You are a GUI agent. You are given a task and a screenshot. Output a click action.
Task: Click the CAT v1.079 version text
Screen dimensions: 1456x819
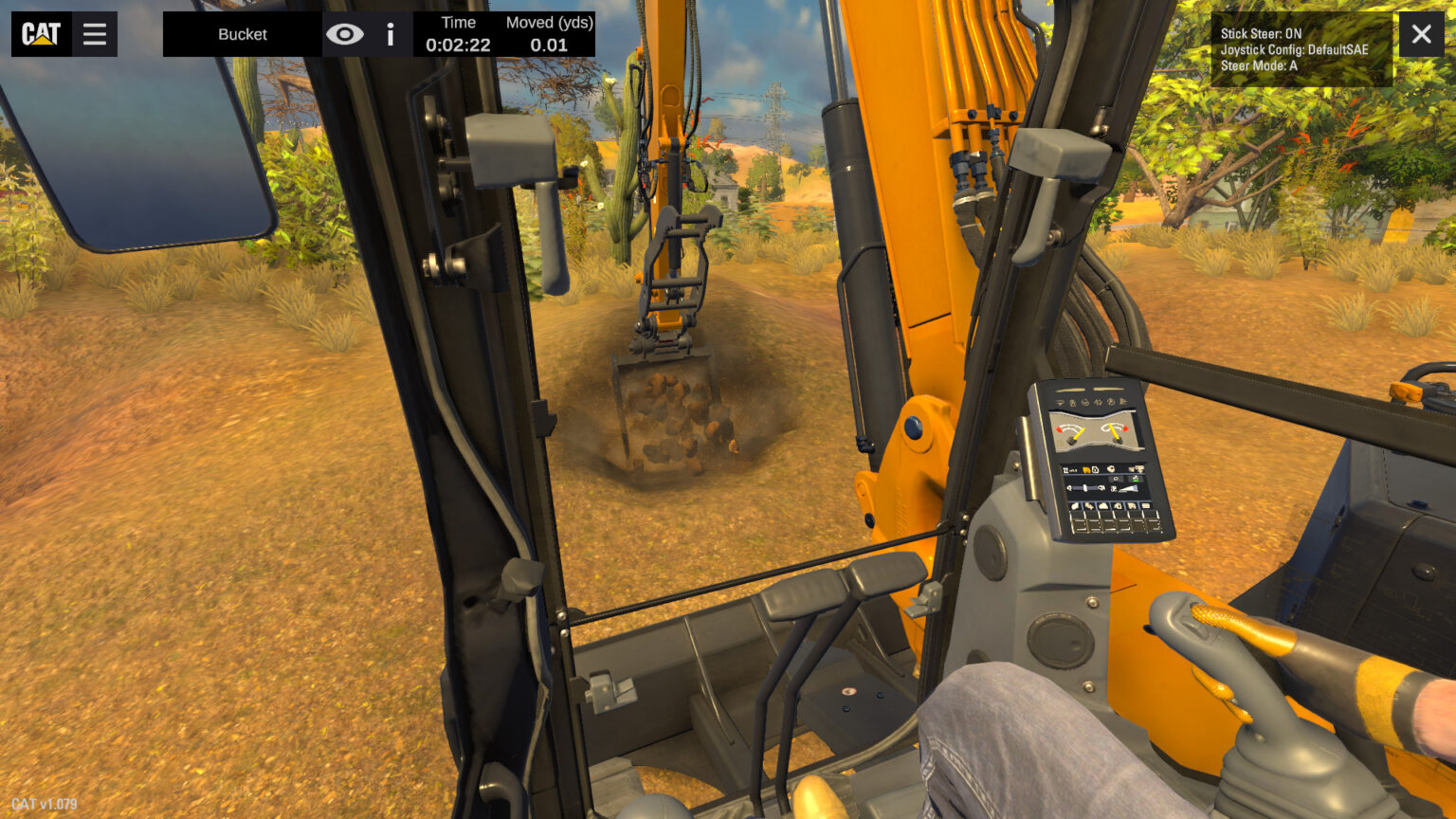[x=45, y=803]
